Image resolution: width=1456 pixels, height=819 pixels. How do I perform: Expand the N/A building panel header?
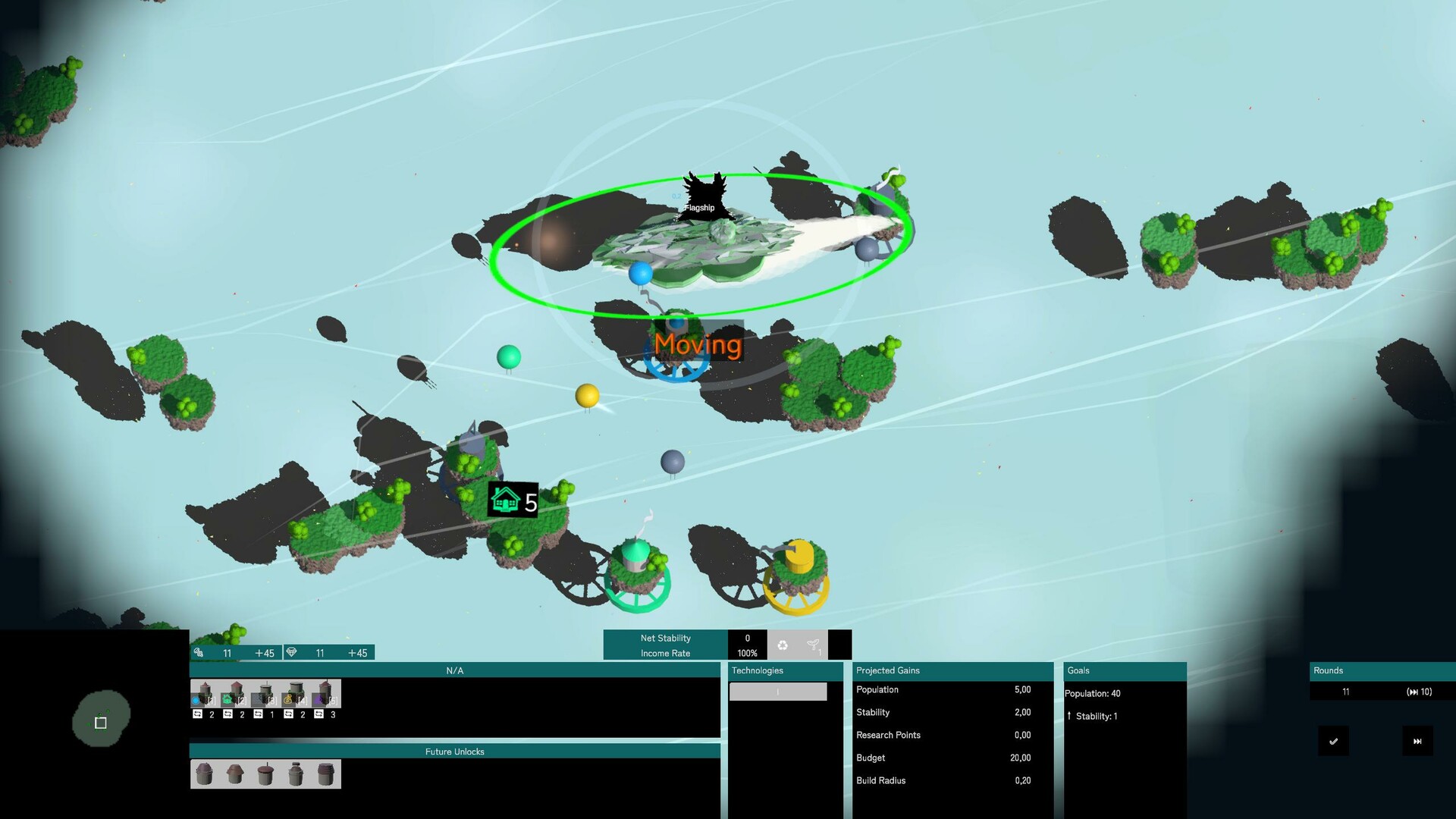pyautogui.click(x=455, y=670)
